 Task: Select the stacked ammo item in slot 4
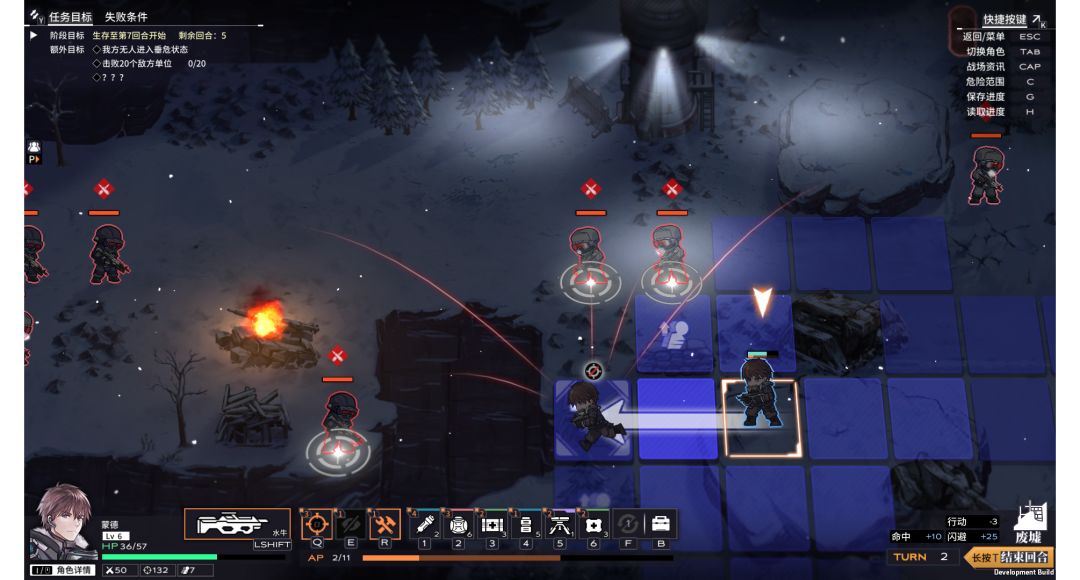(x=526, y=524)
